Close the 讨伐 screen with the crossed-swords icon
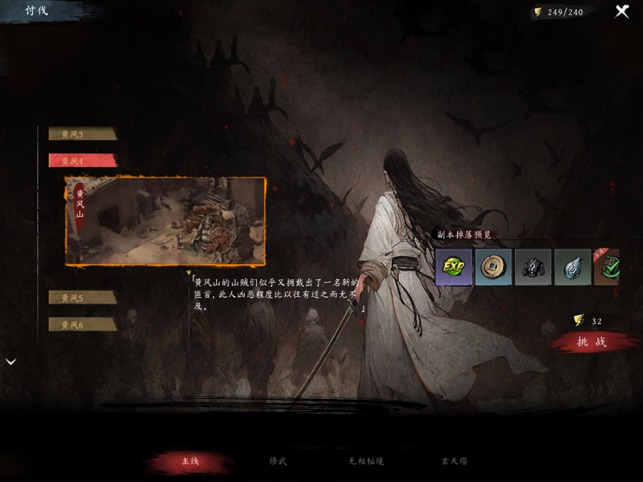Screen dimensions: 643x482 click(621, 12)
